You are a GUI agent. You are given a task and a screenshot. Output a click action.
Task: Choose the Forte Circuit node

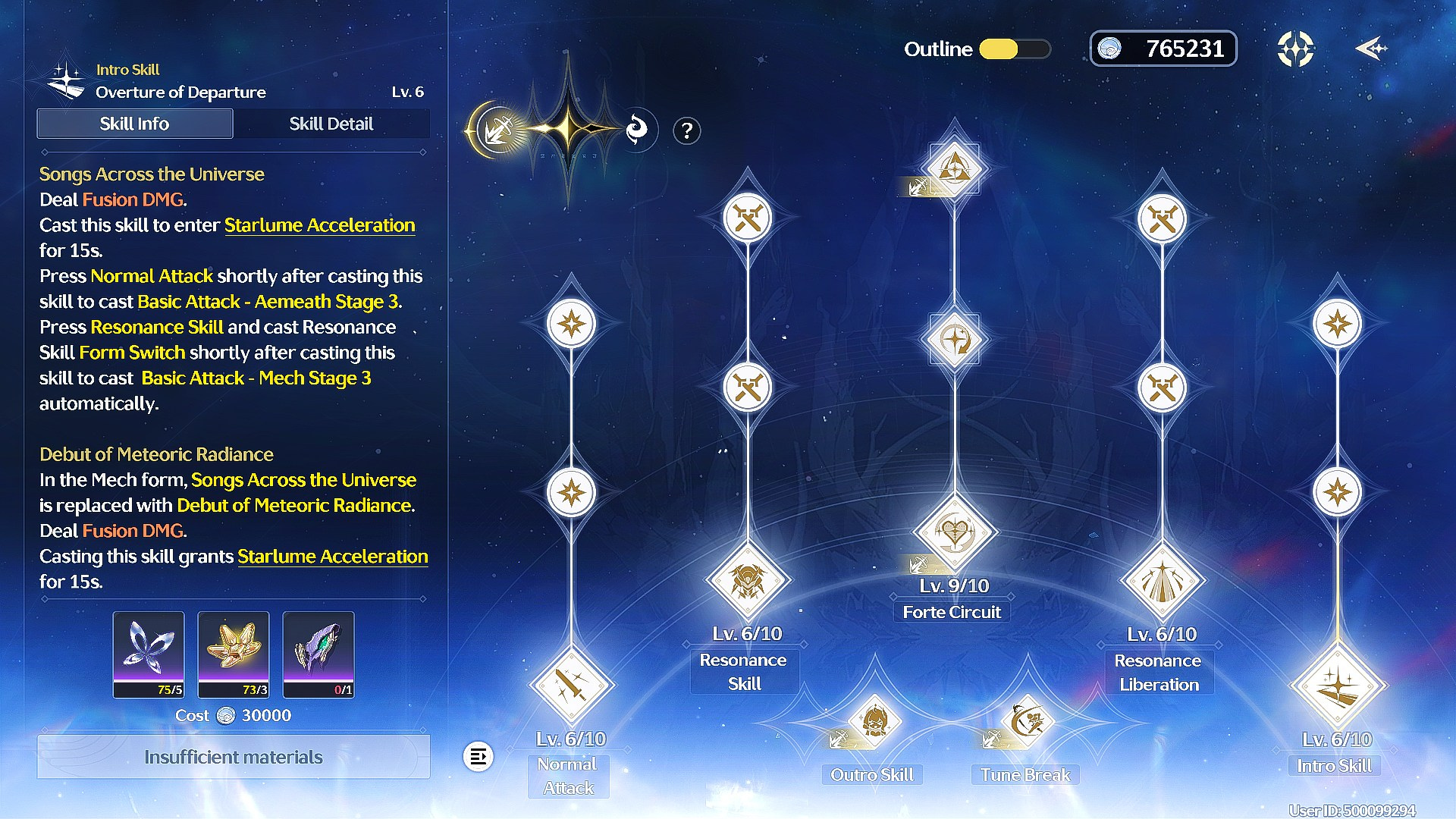(x=954, y=532)
